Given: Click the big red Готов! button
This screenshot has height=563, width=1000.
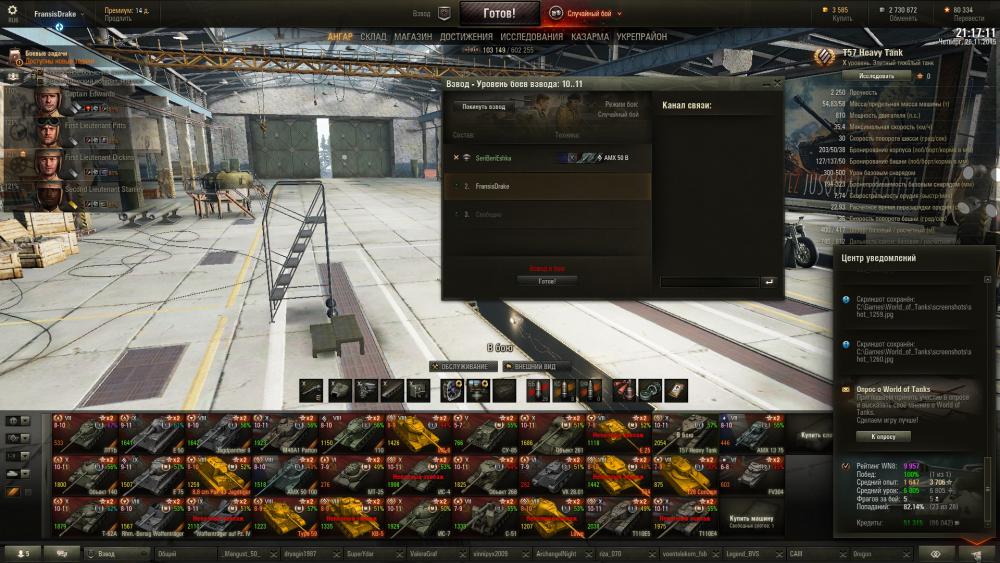Looking at the screenshot, I should tap(499, 14).
